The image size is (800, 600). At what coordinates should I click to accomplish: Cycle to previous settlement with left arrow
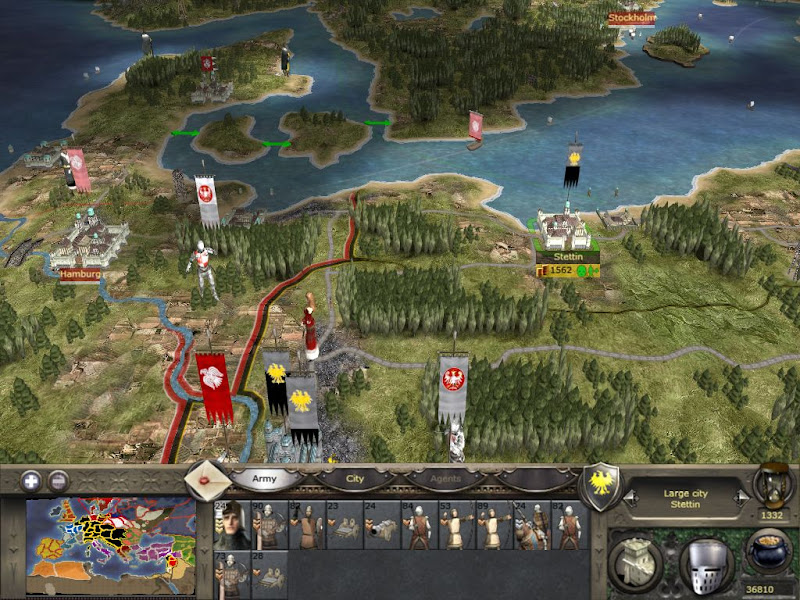point(630,494)
